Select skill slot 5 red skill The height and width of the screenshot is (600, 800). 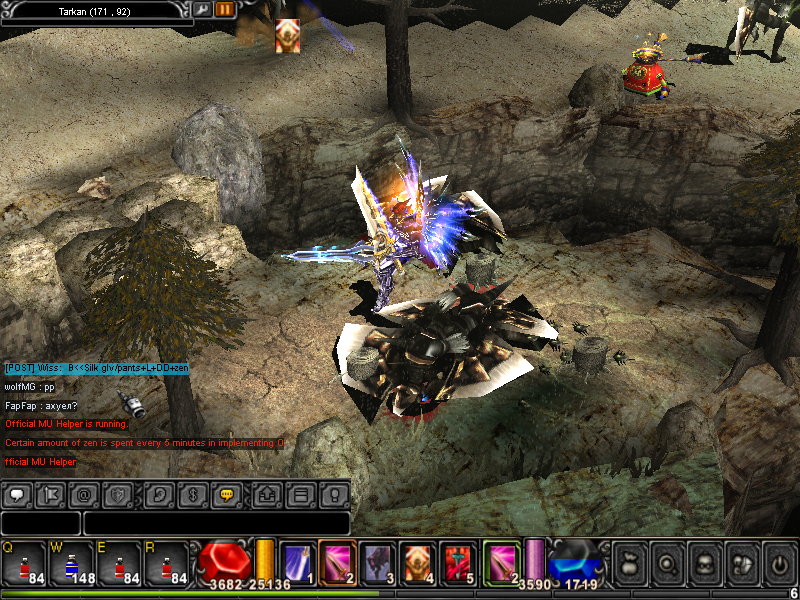(x=457, y=561)
